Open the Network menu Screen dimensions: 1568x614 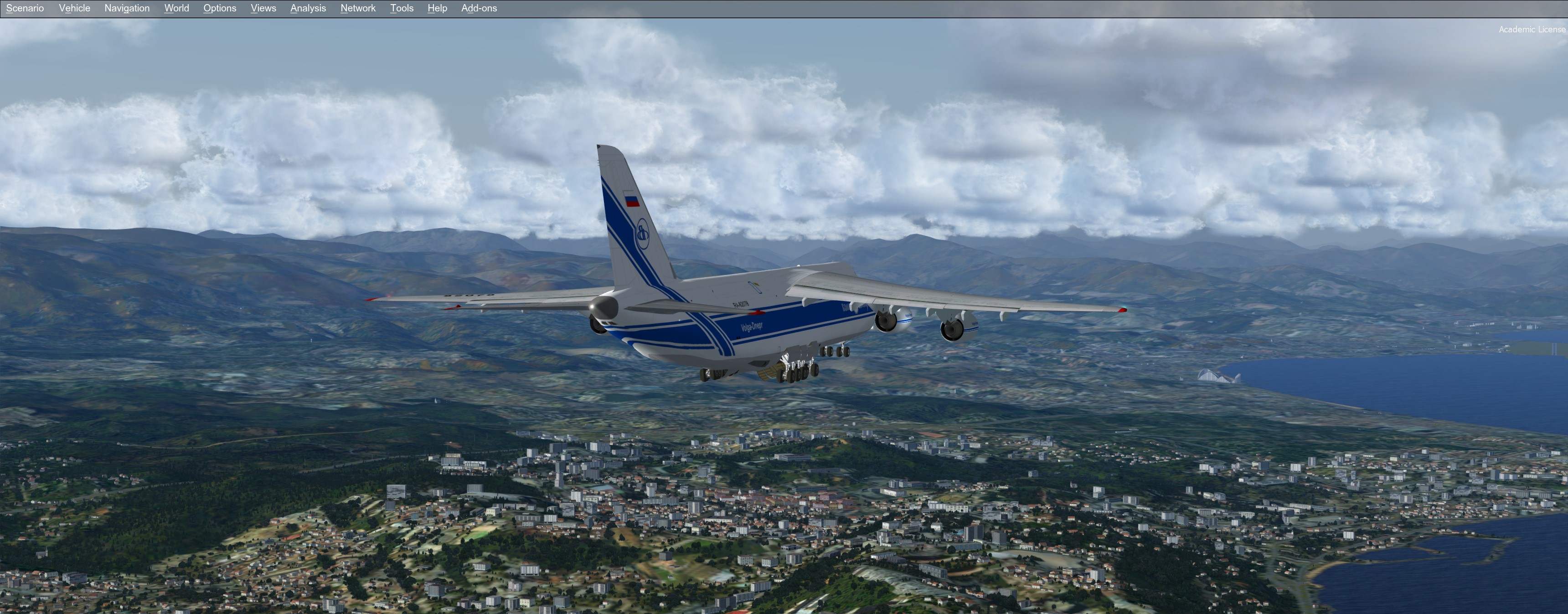(358, 9)
